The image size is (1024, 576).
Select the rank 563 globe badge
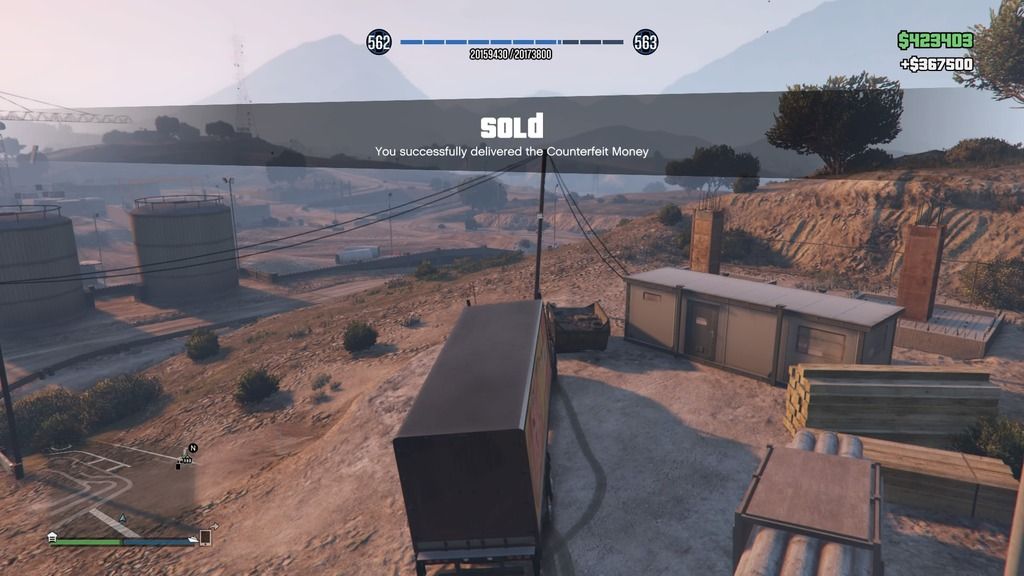pyautogui.click(x=646, y=42)
